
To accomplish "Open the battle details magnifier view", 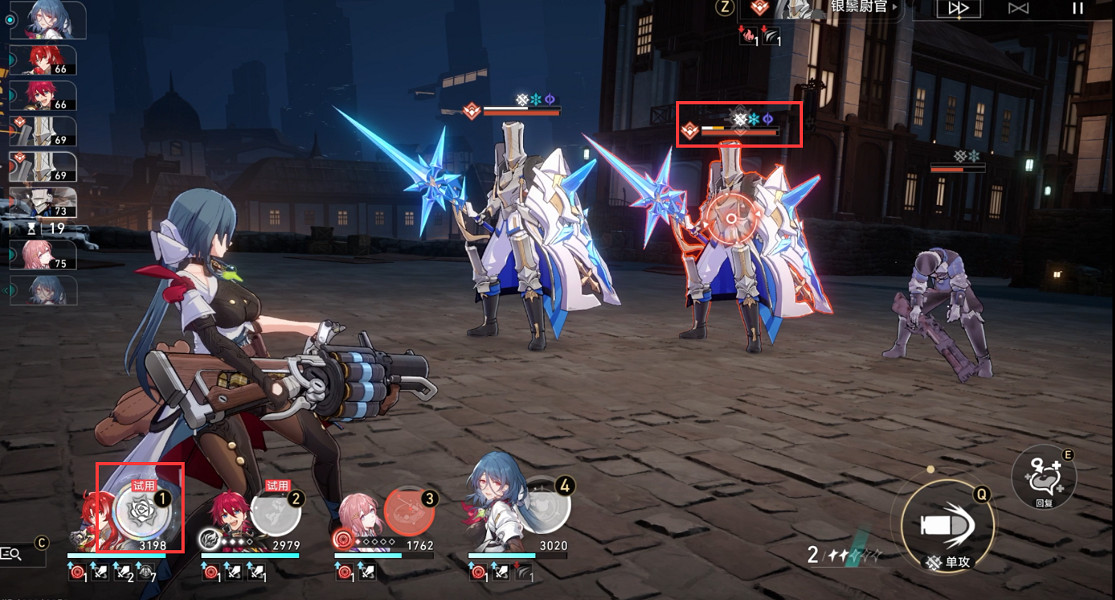I will click(x=13, y=553).
